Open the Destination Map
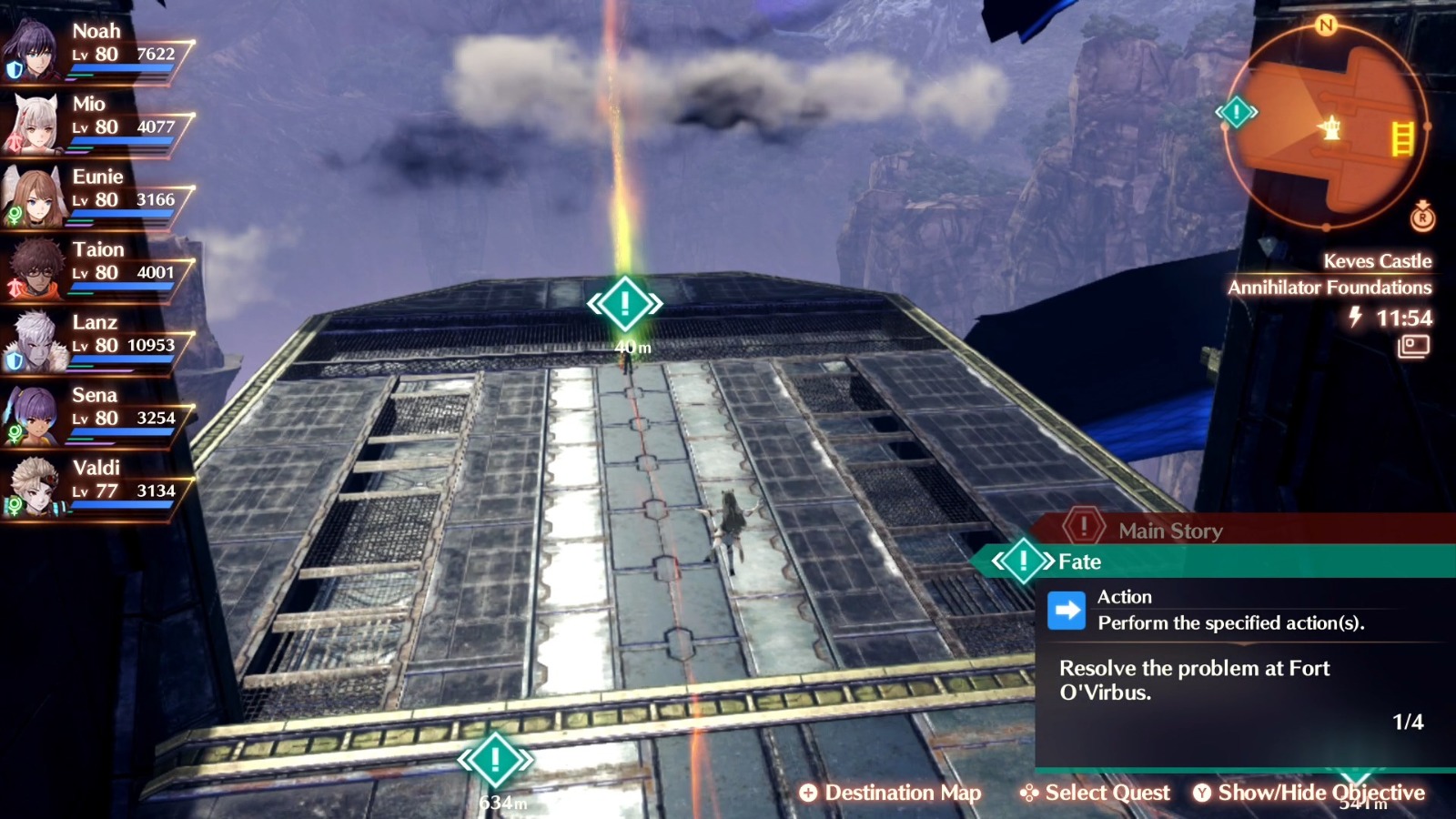Screen dimensions: 1456x819 pos(890,793)
